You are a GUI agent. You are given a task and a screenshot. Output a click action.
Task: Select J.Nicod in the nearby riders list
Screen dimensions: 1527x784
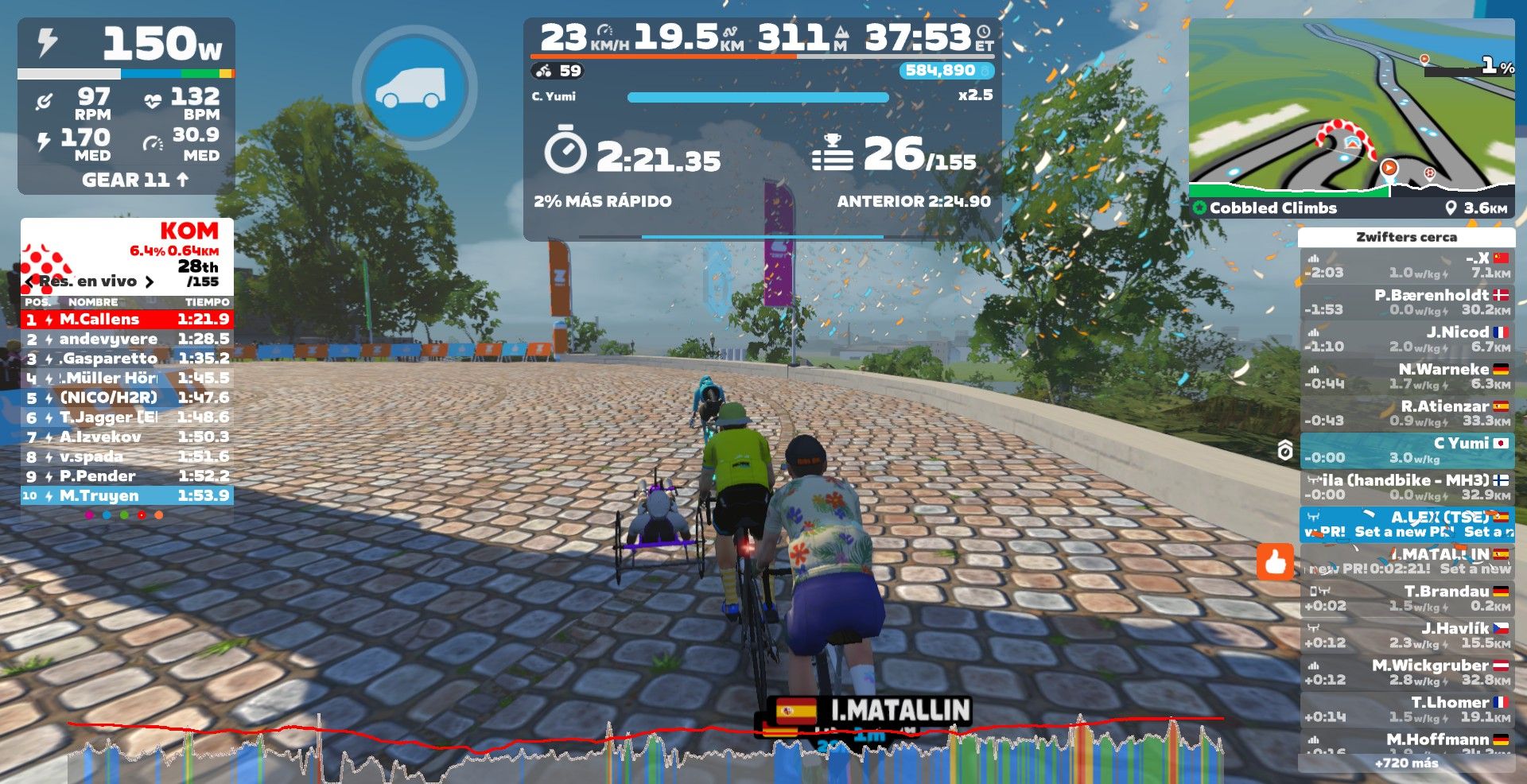tap(1406, 339)
